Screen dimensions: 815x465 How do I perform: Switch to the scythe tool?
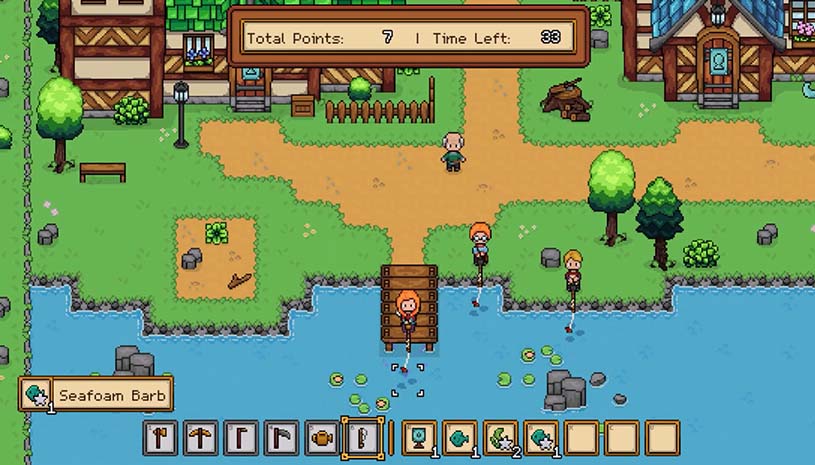pos(281,438)
